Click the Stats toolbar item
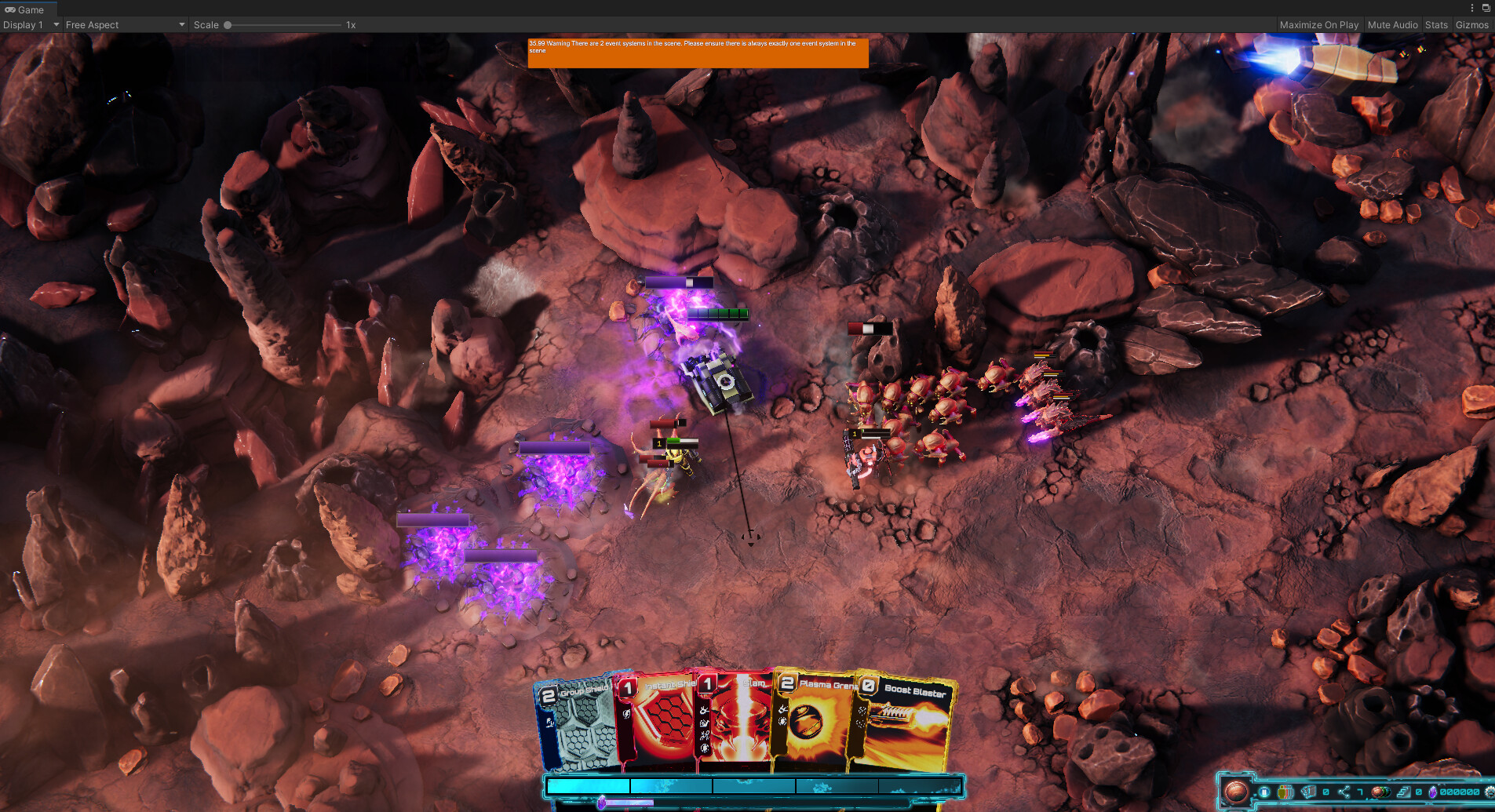 (1436, 24)
